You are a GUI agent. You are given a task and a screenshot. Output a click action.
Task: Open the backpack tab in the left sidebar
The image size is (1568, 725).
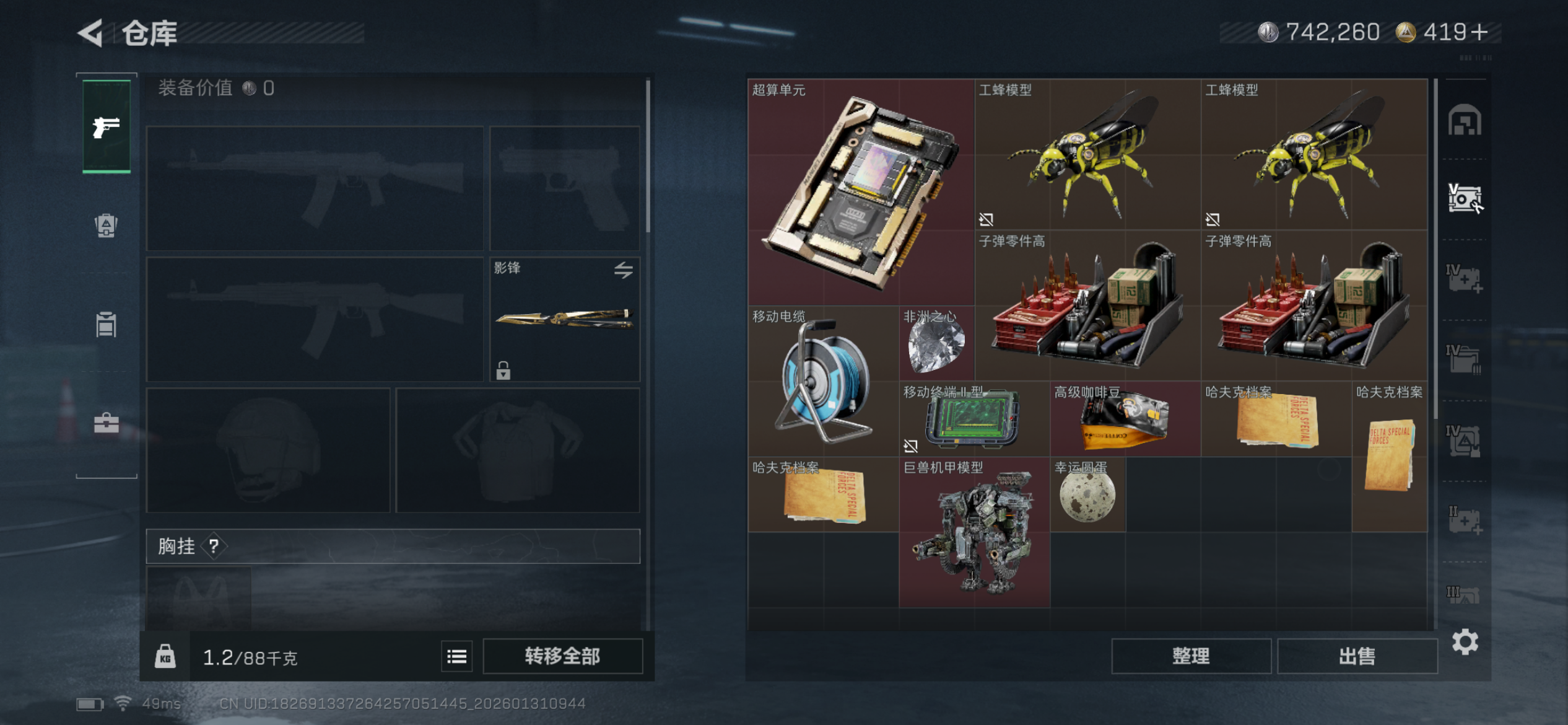point(107,225)
